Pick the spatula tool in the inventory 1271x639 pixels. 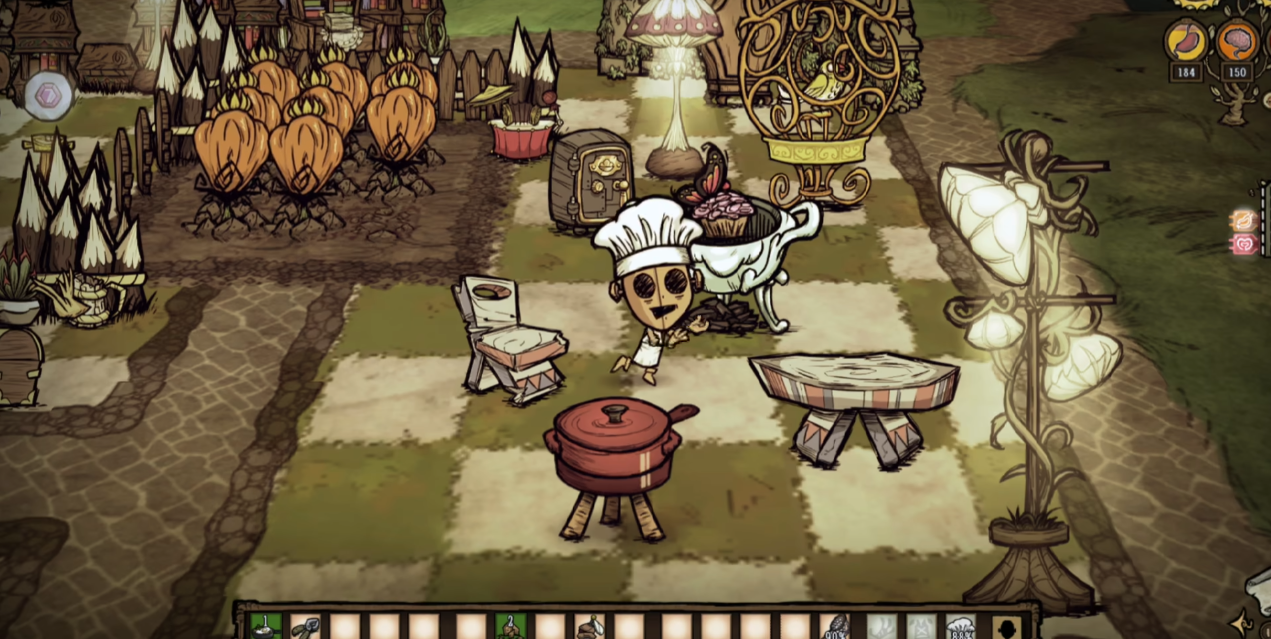[304, 628]
